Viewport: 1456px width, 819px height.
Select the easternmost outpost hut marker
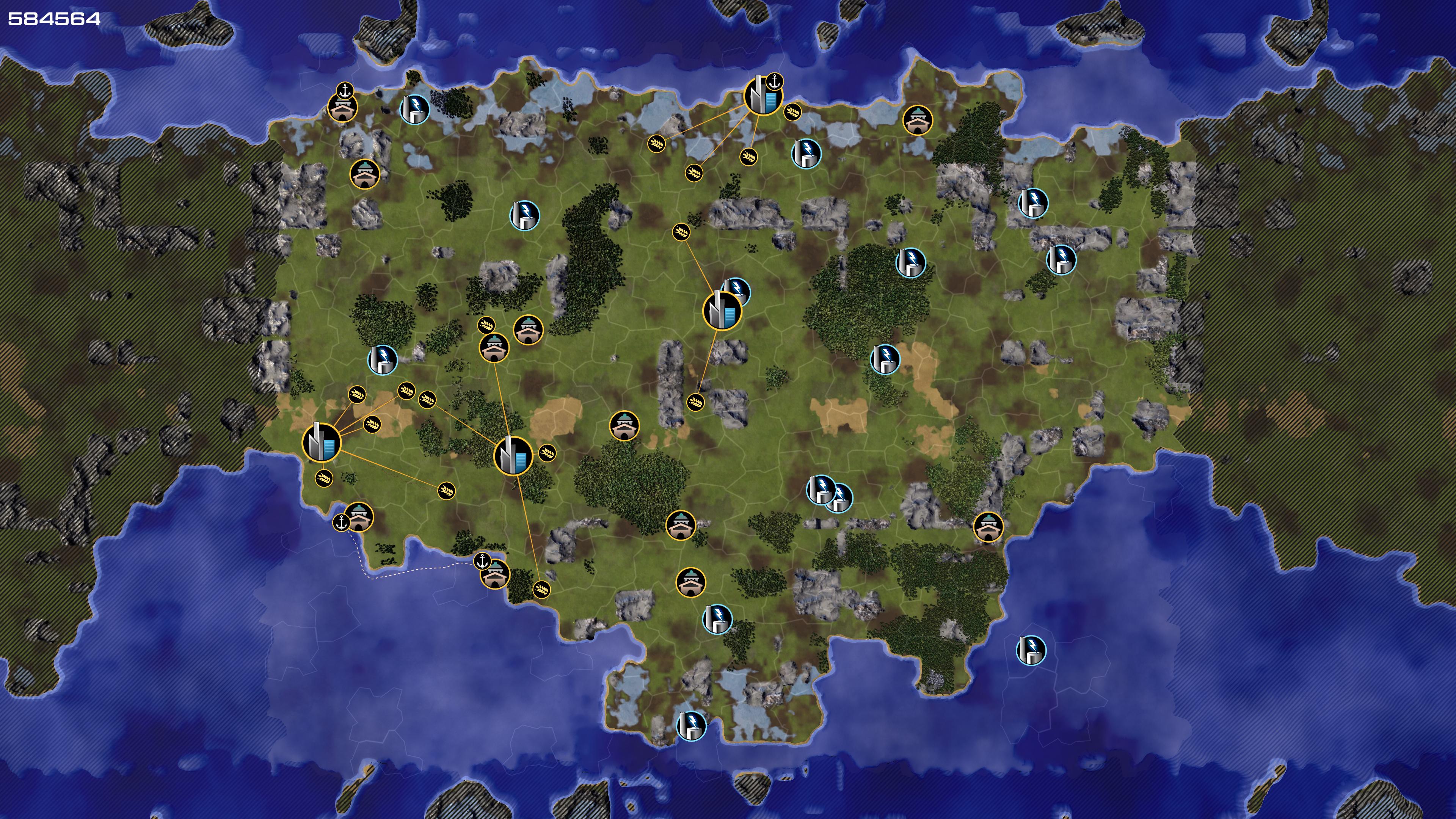pos(988,527)
